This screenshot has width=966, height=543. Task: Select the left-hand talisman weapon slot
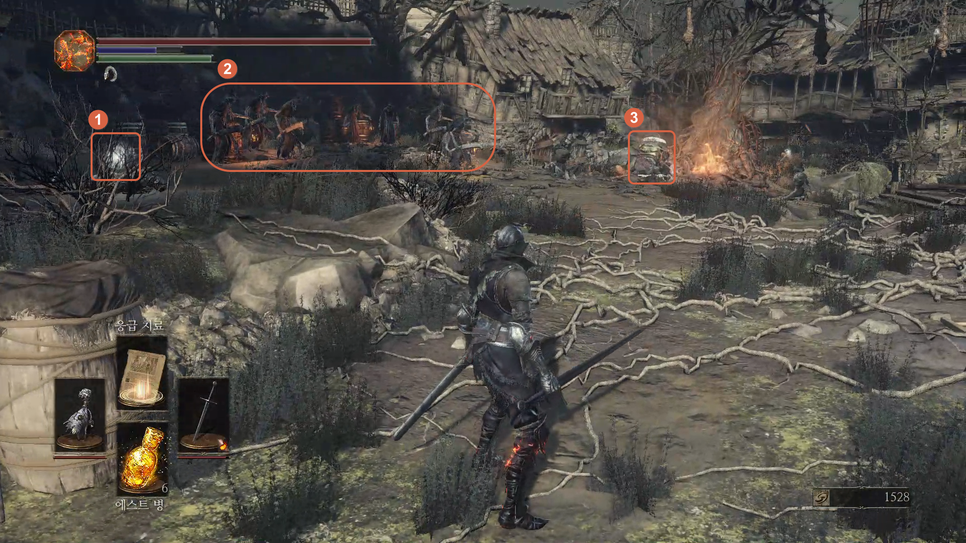[79, 415]
